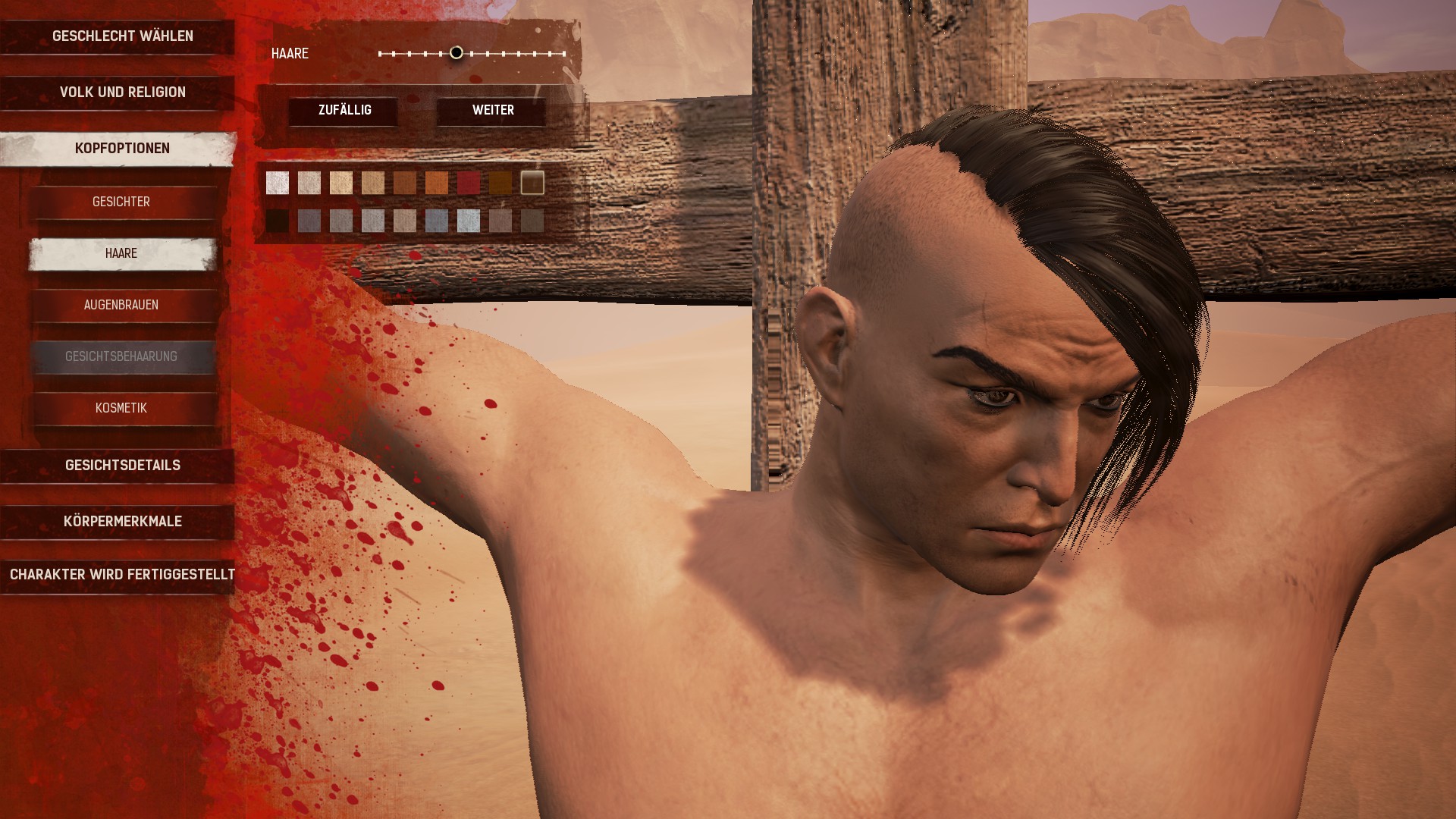Pick the red hair color swatch

469,183
